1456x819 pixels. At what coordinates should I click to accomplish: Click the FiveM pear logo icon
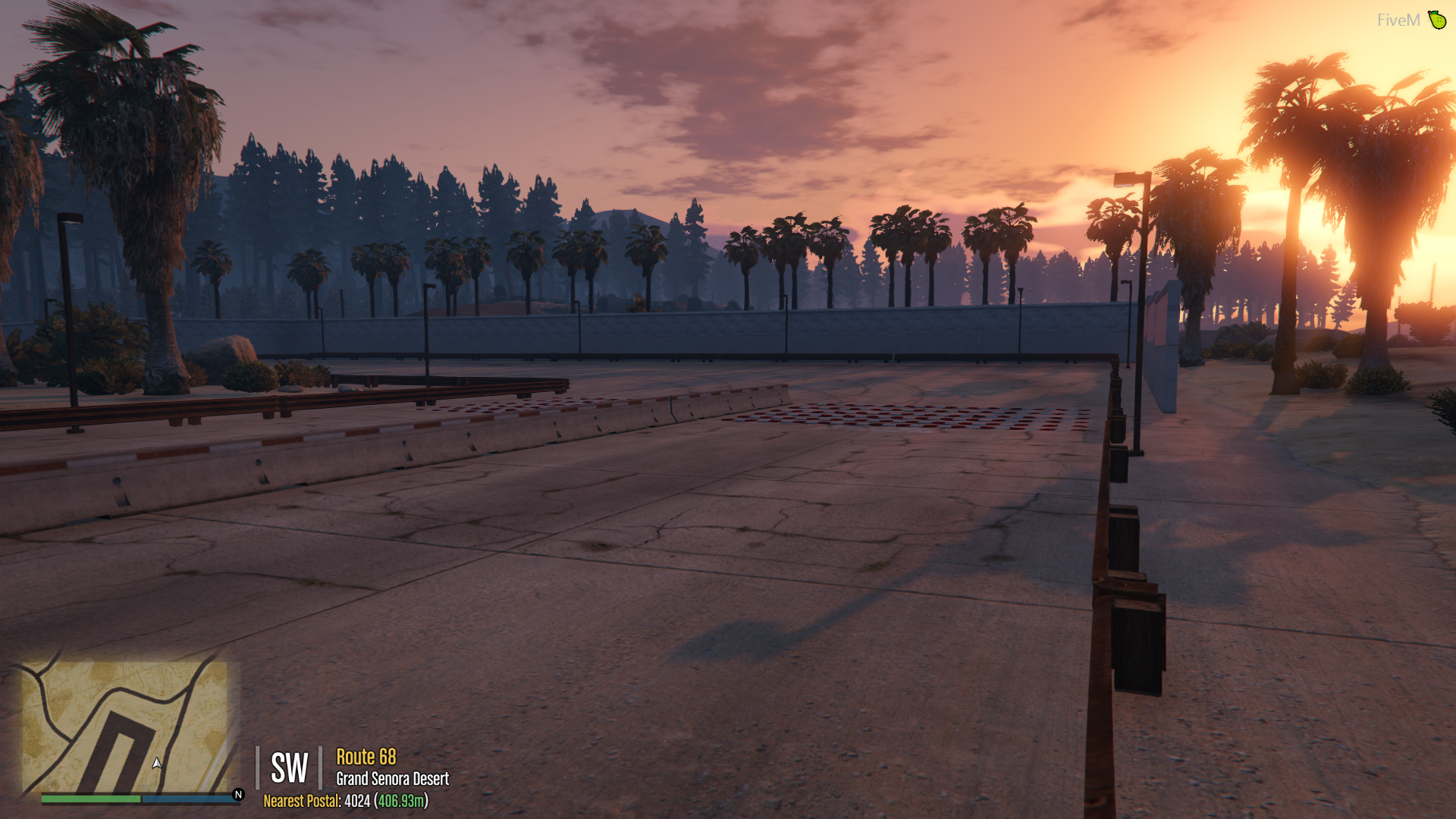pos(1439,20)
